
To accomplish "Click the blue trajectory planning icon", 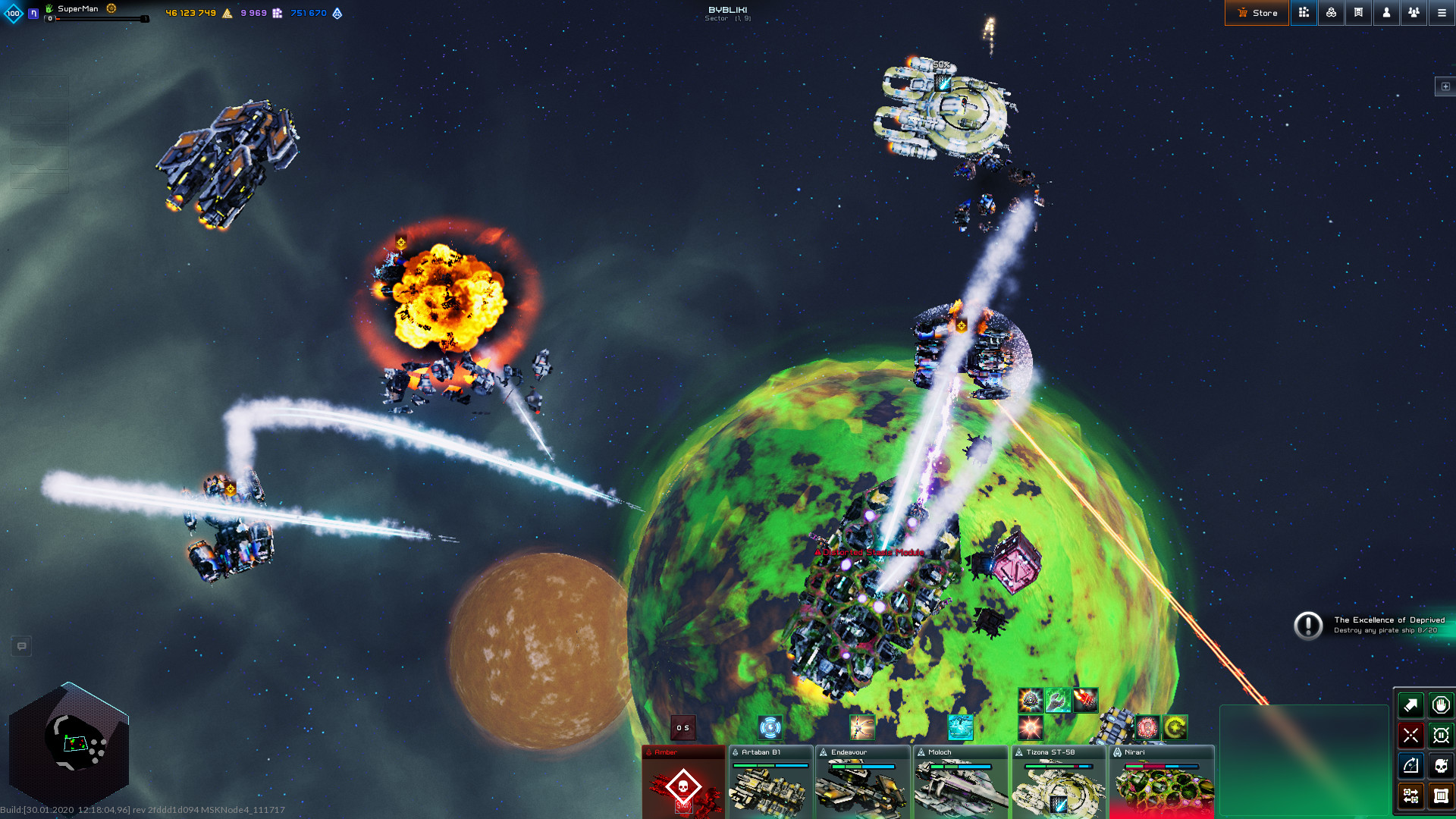I will (1410, 766).
